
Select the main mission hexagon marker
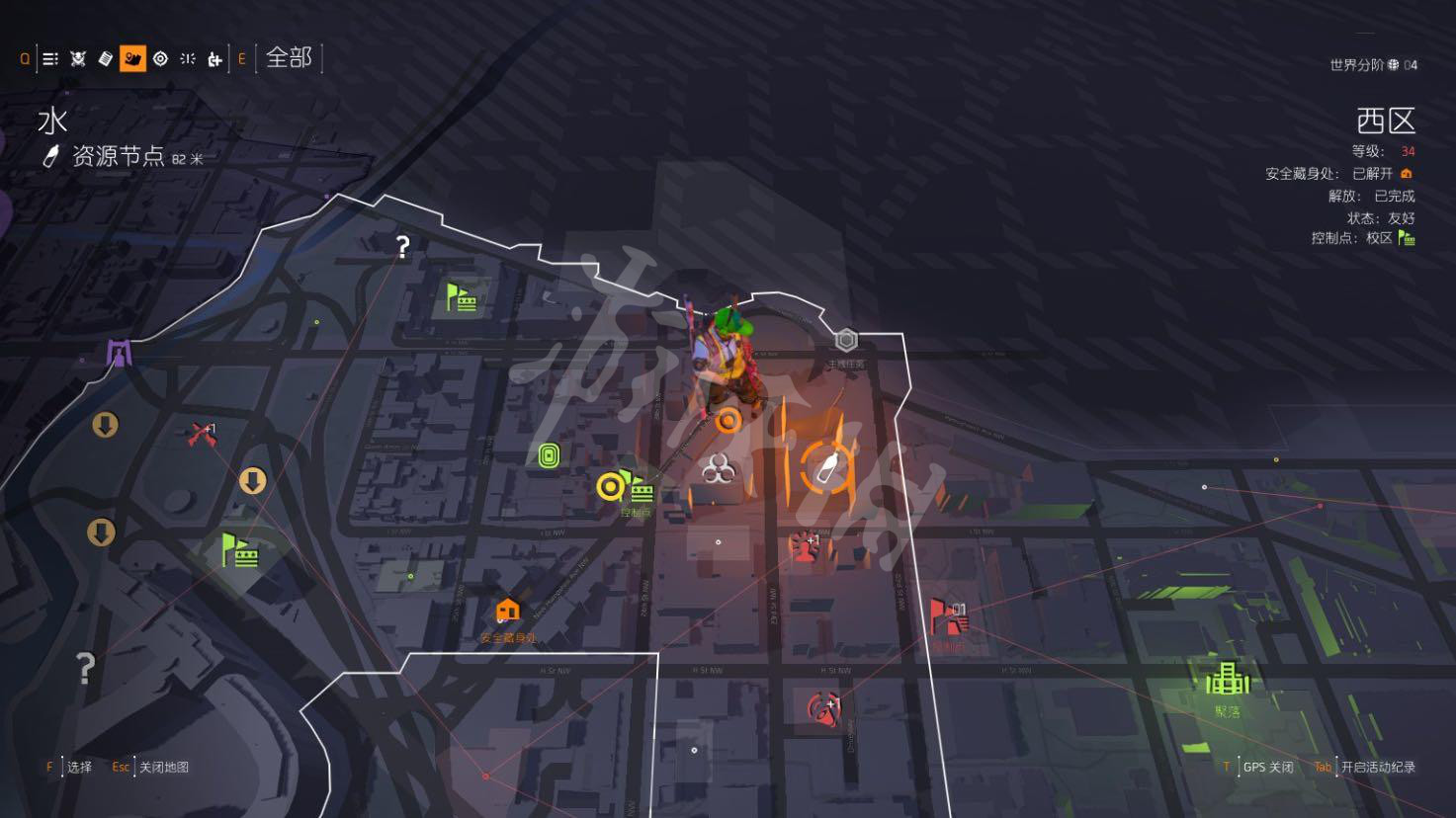pyautogui.click(x=845, y=341)
